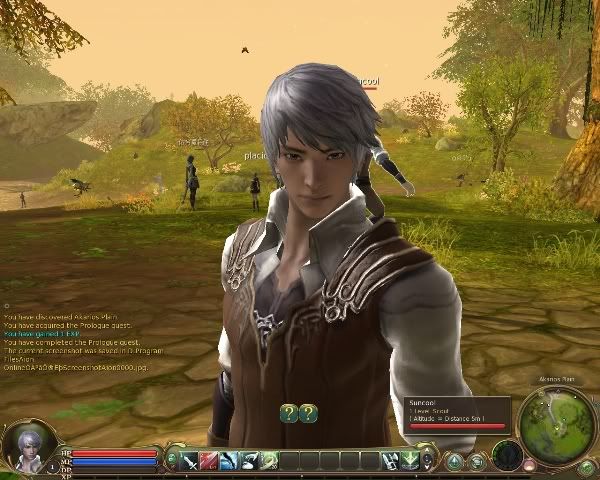
Task: Use the red slash skill
Action: (209, 460)
